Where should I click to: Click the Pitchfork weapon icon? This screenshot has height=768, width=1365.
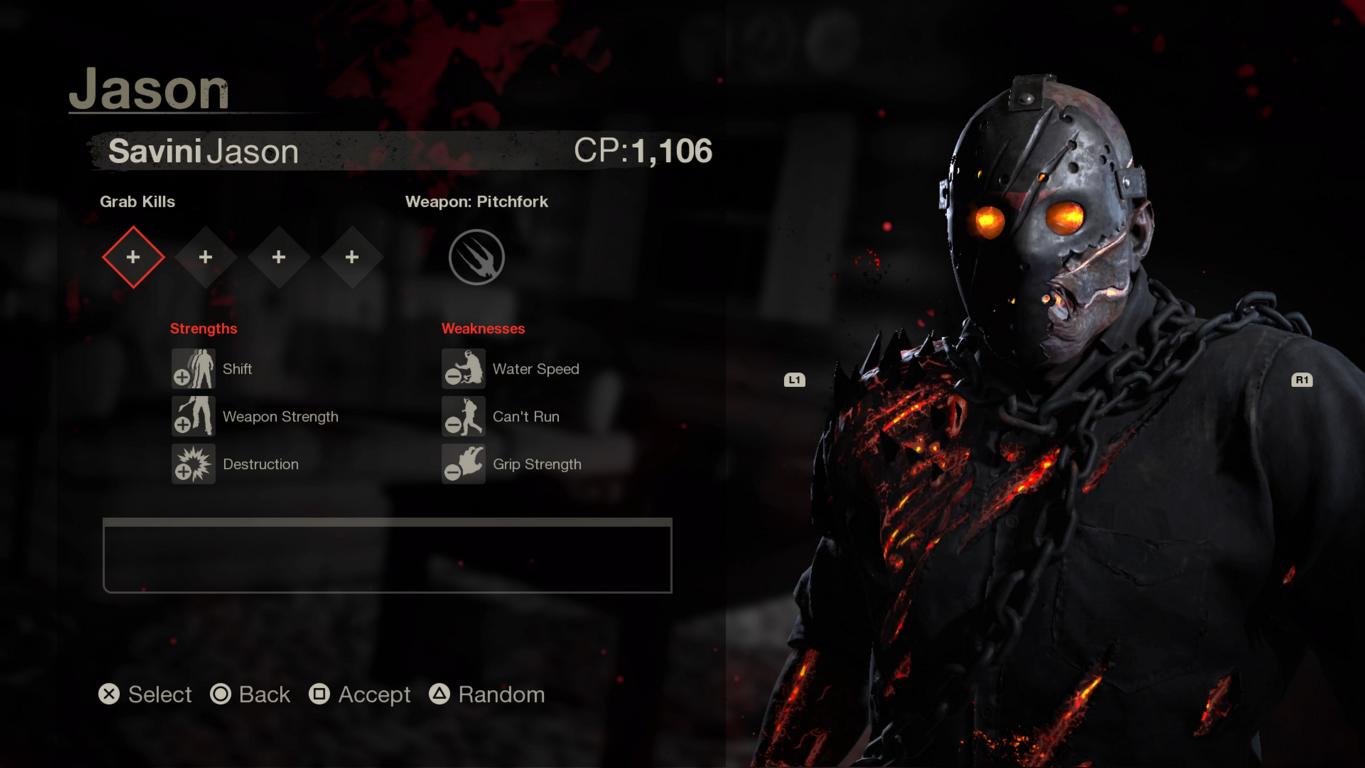477,257
